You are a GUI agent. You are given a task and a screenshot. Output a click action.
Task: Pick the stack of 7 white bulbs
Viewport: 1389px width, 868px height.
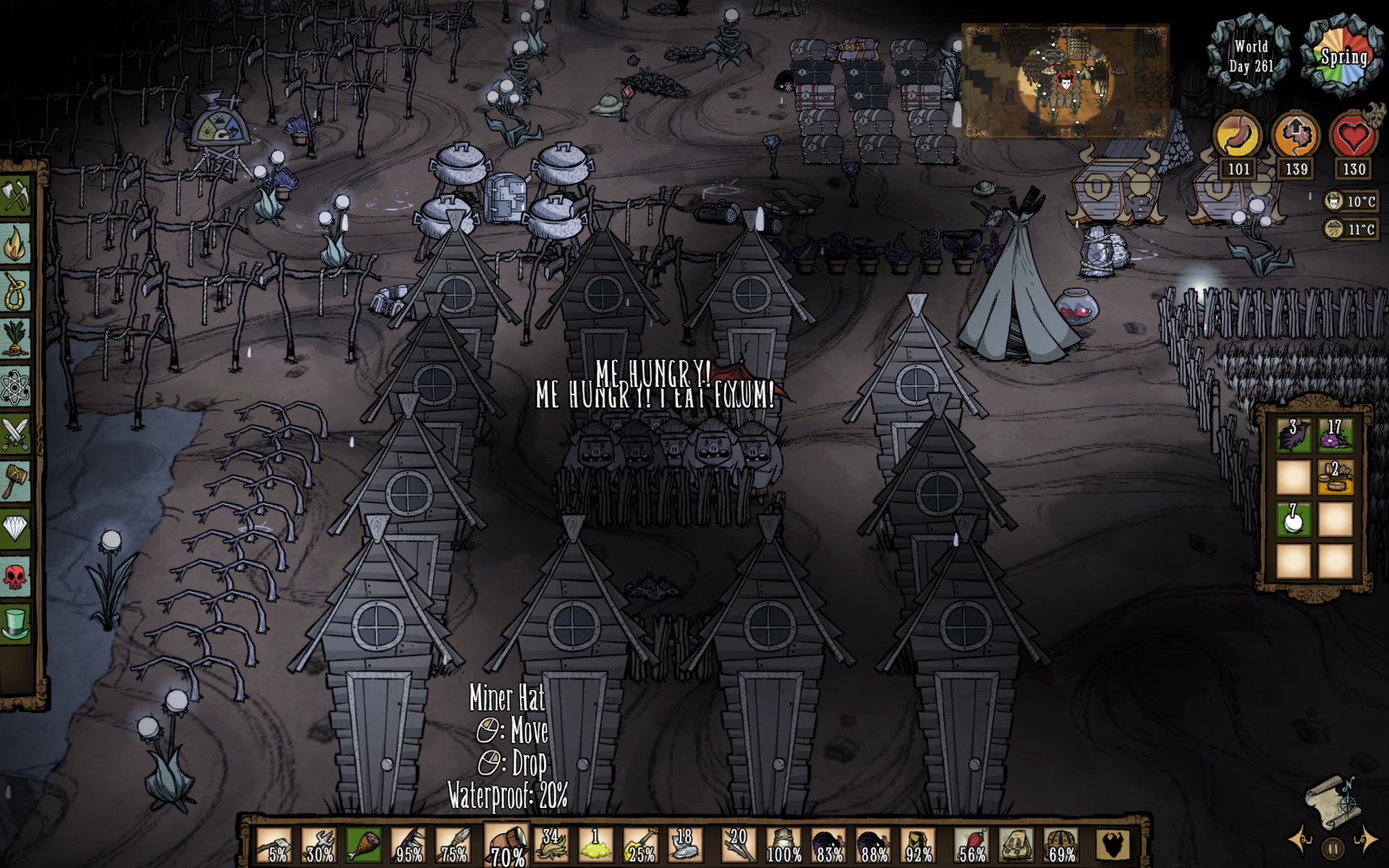[1294, 519]
